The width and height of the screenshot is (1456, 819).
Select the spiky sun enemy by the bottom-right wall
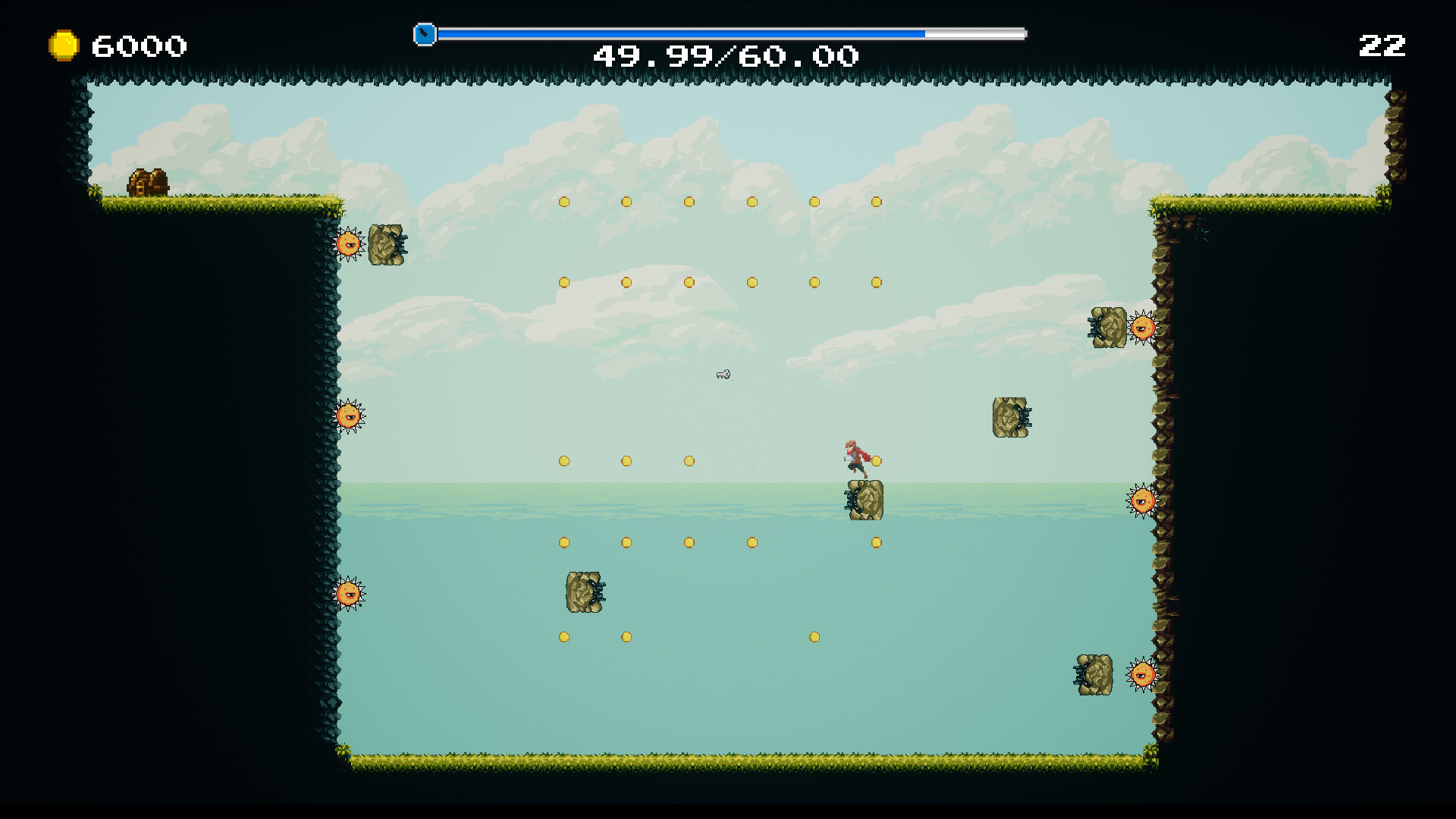point(1141,673)
